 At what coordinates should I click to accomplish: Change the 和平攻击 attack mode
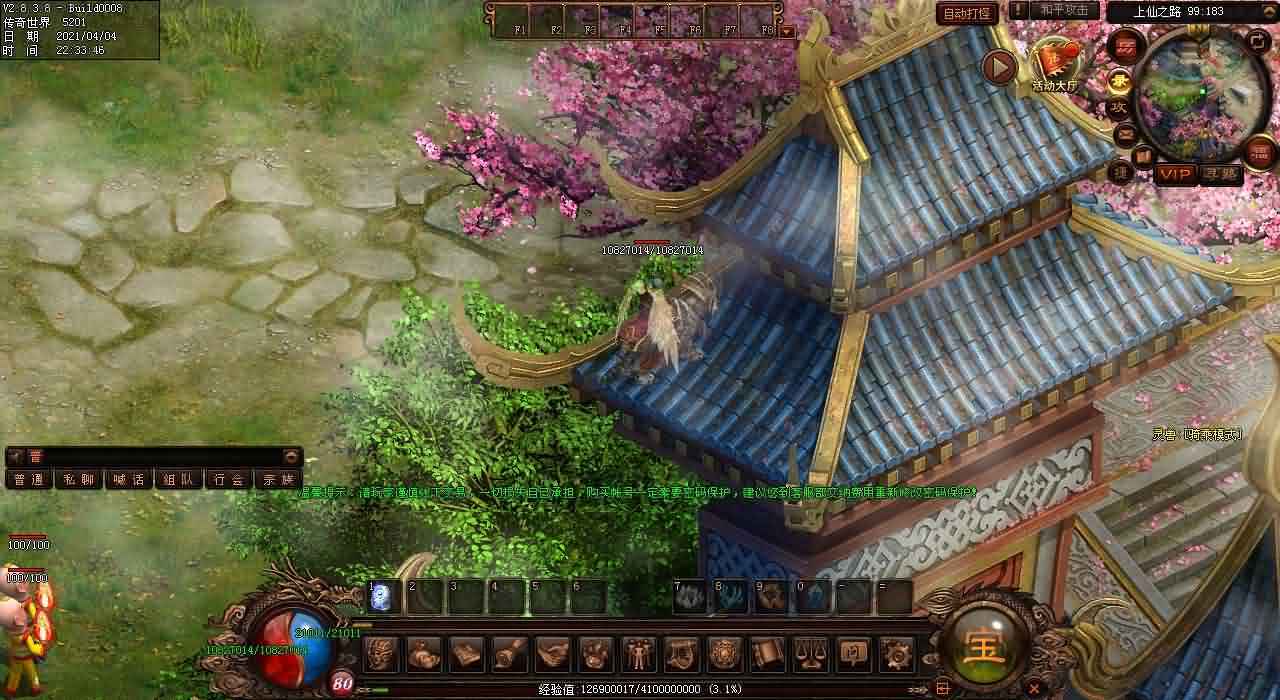[1065, 11]
